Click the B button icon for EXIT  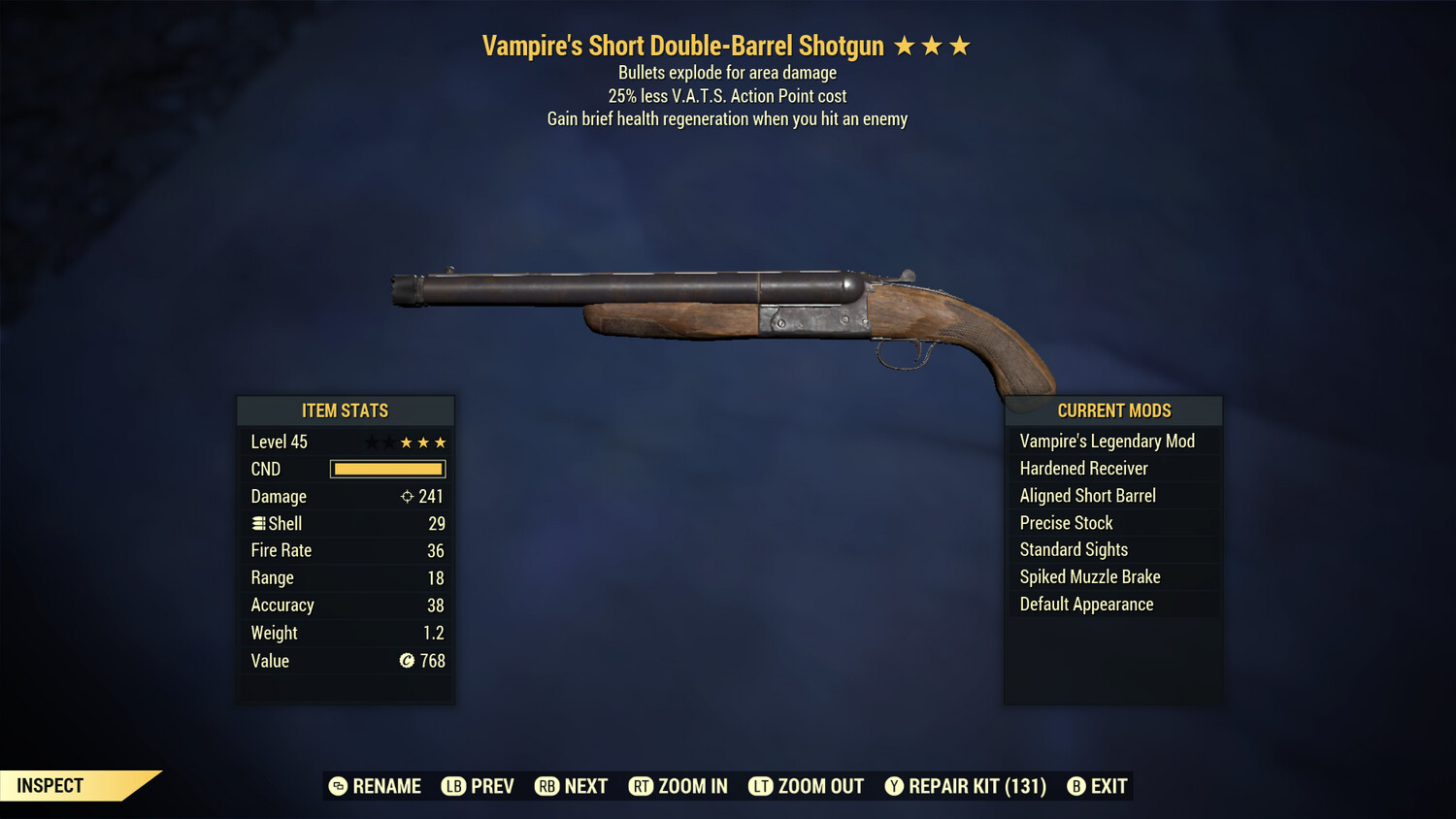tap(1075, 786)
